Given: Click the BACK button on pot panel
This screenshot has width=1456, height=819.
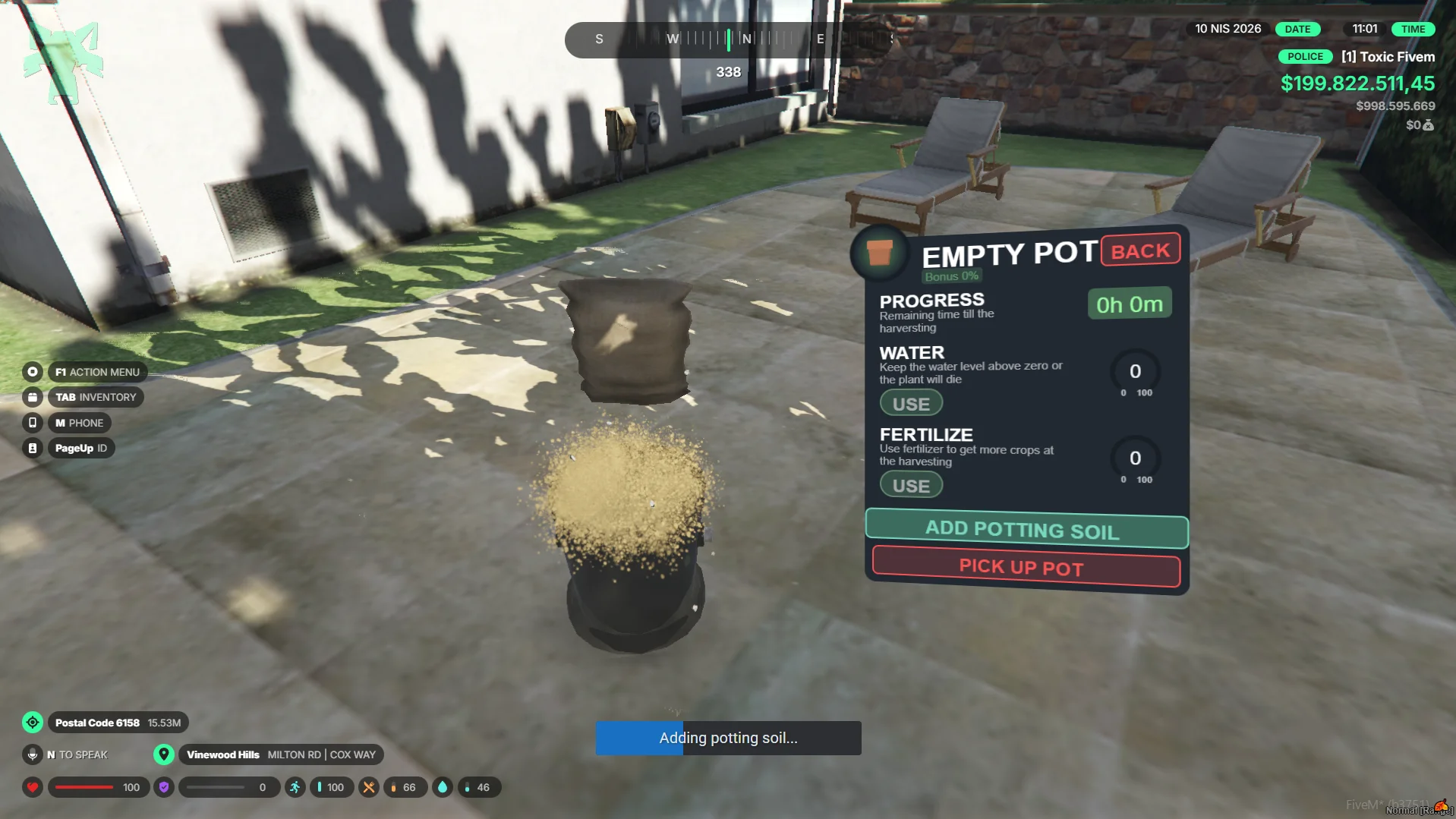Looking at the screenshot, I should 1140,250.
